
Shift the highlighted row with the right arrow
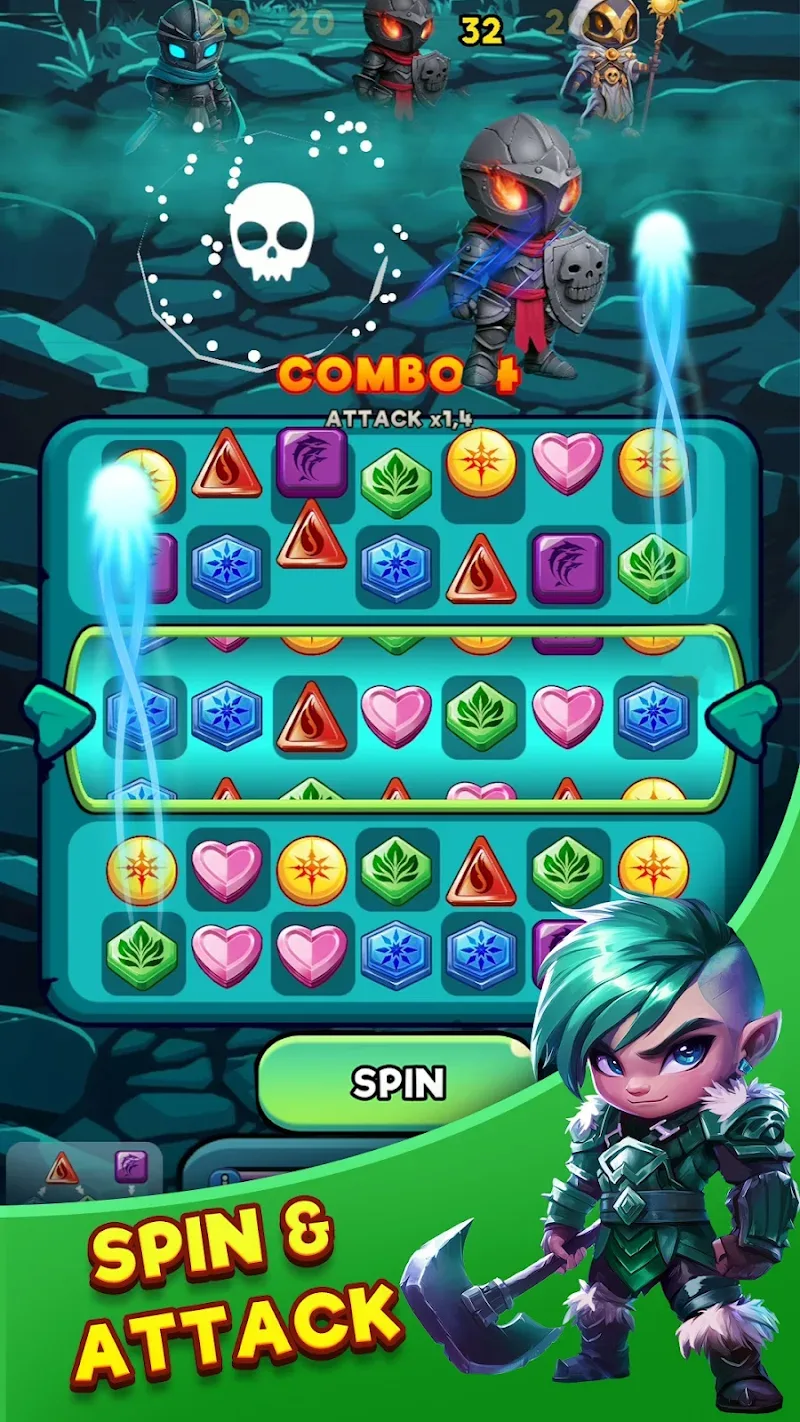tap(743, 714)
